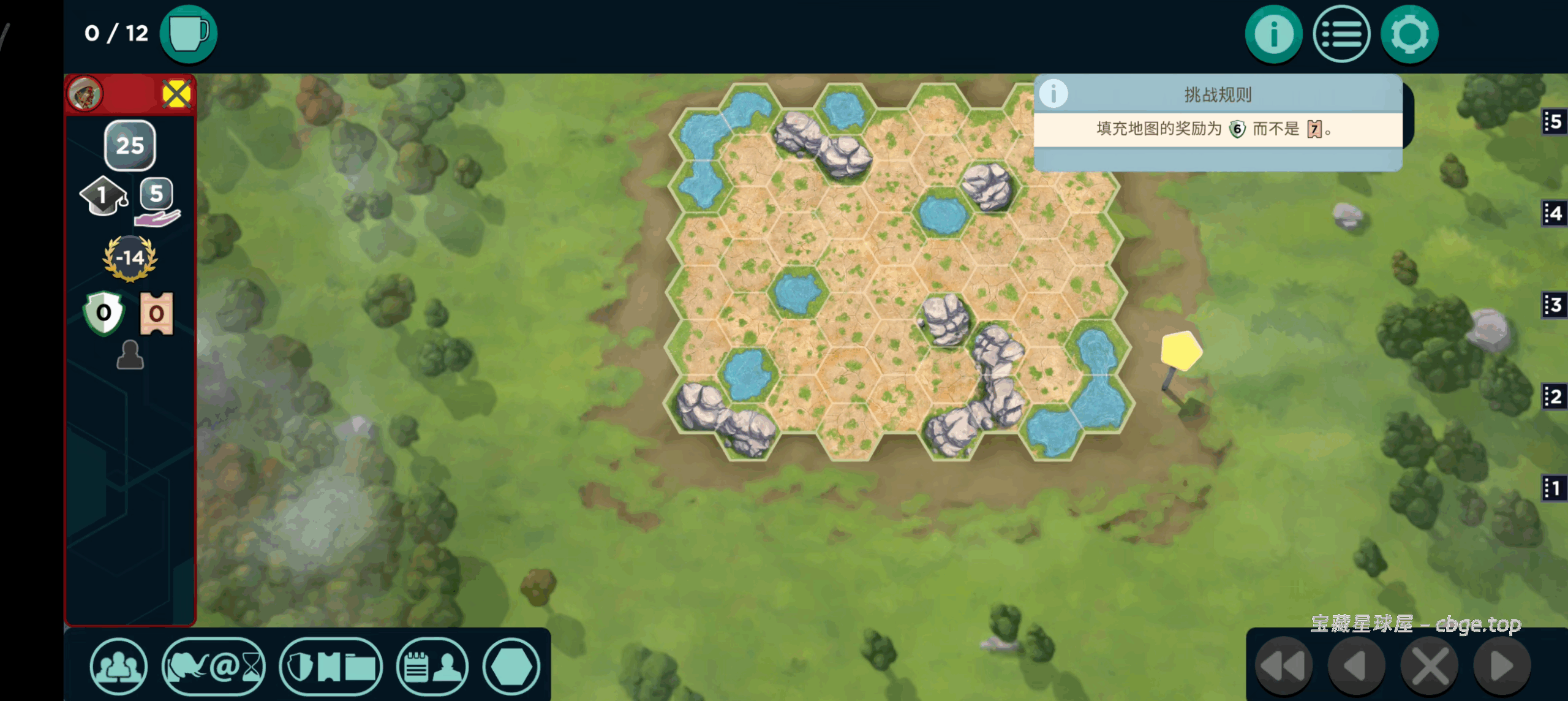
Task: Open the gear settings
Action: click(x=1409, y=34)
